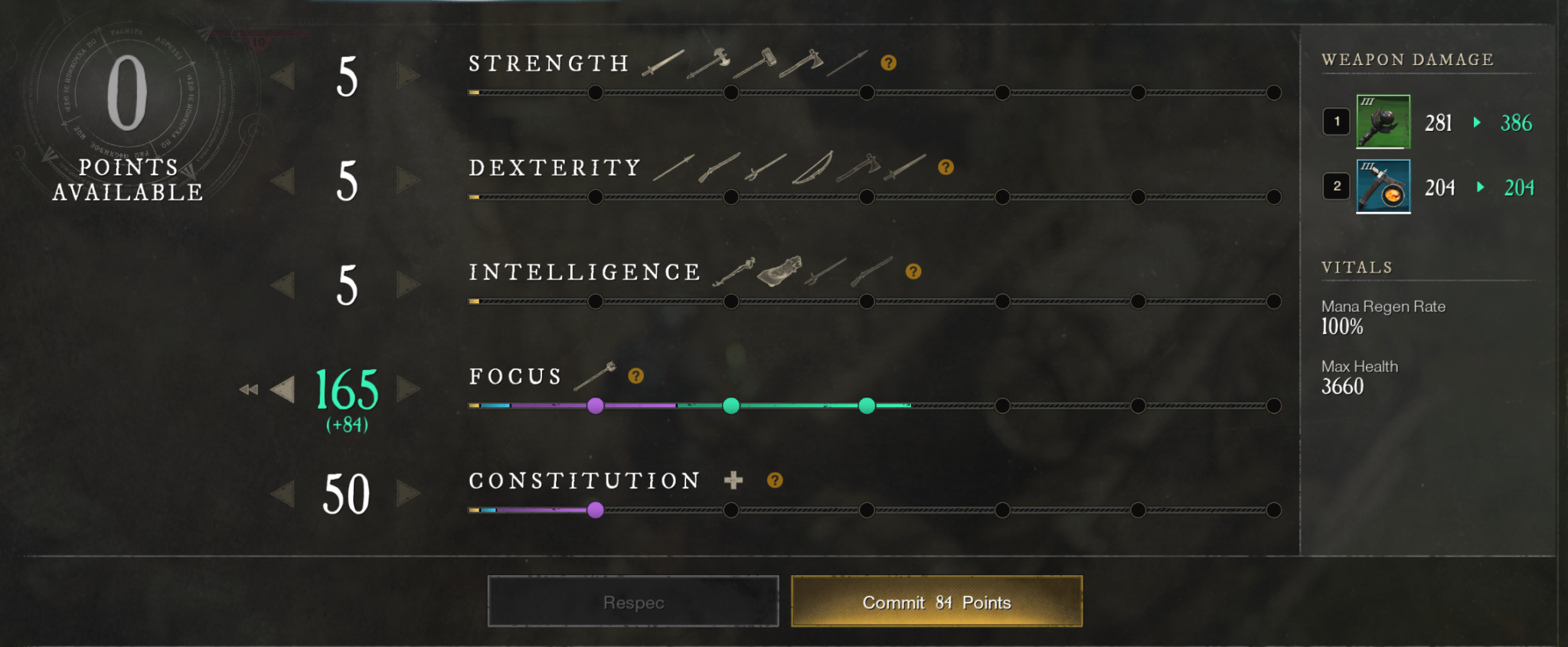Reset Focus with the double-arrow rewind control
This screenshot has width=1568, height=647.
[249, 390]
